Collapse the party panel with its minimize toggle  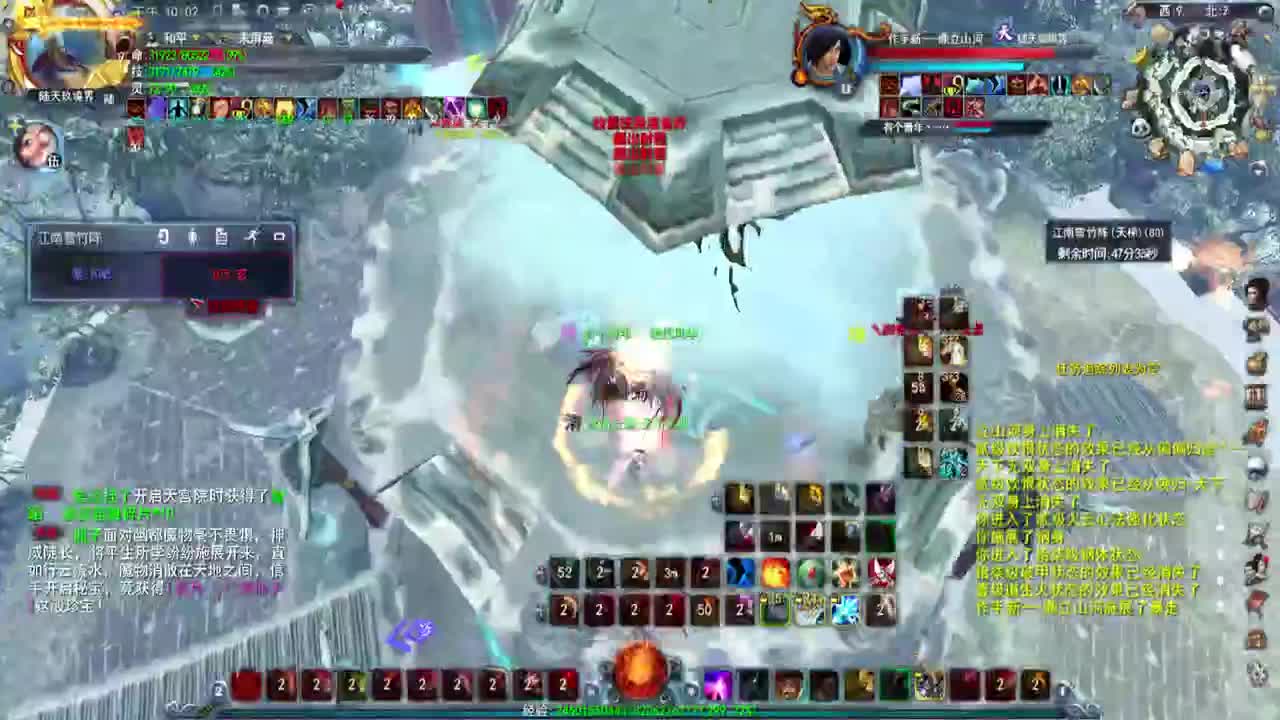point(280,238)
